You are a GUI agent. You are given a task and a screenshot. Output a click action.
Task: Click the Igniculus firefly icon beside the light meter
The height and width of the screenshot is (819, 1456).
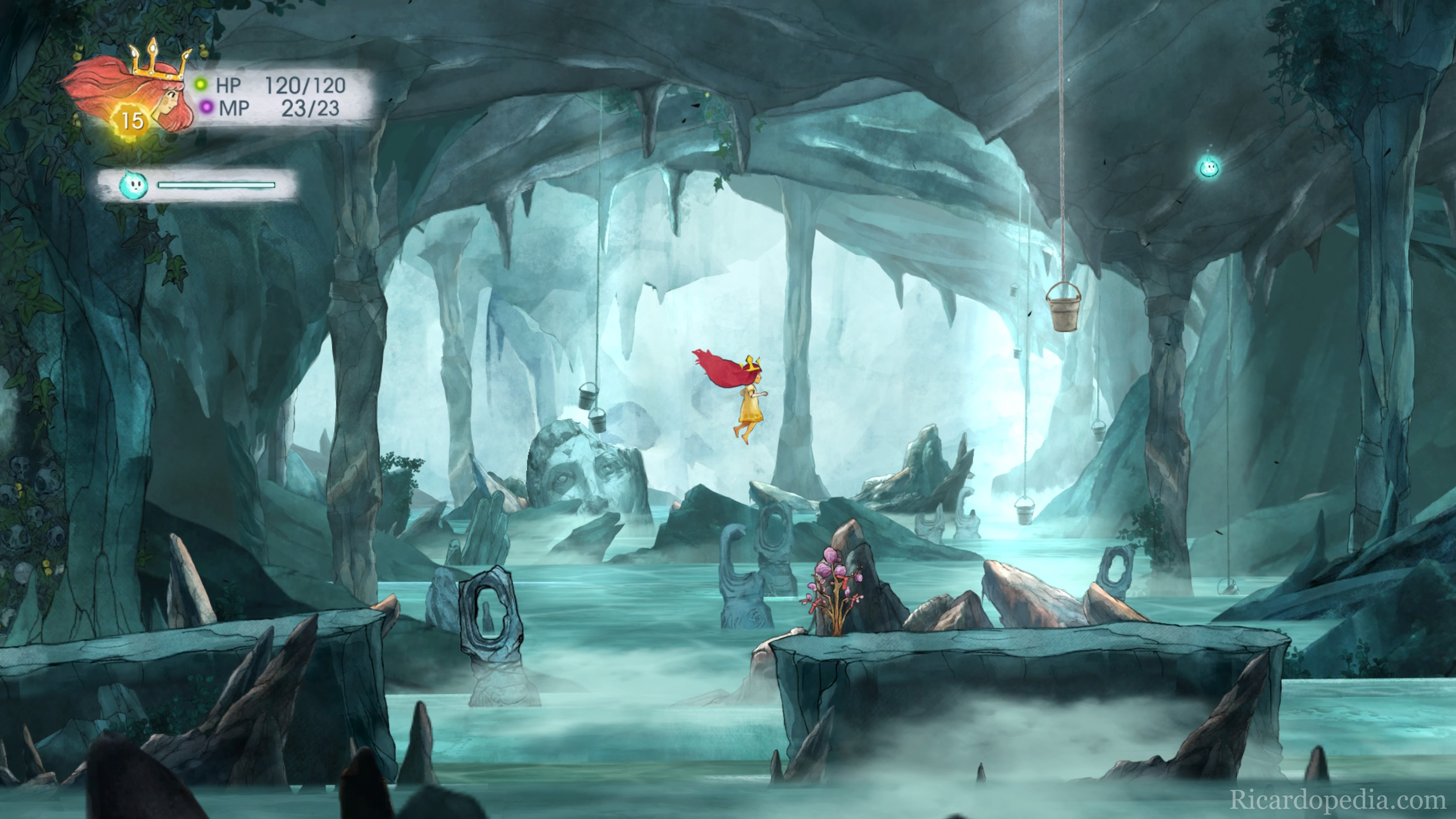(x=133, y=185)
